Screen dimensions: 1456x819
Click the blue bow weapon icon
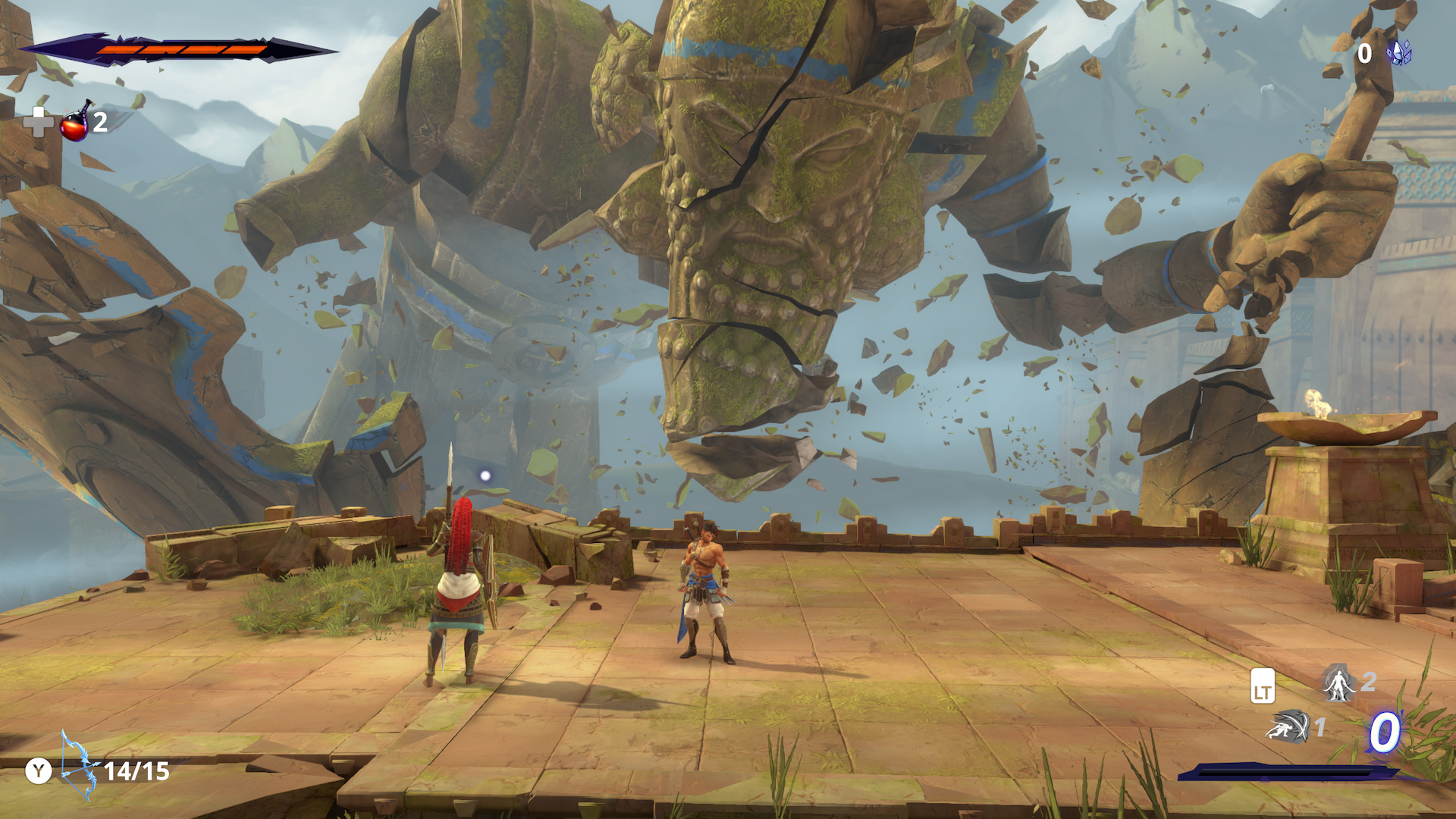tap(78, 767)
